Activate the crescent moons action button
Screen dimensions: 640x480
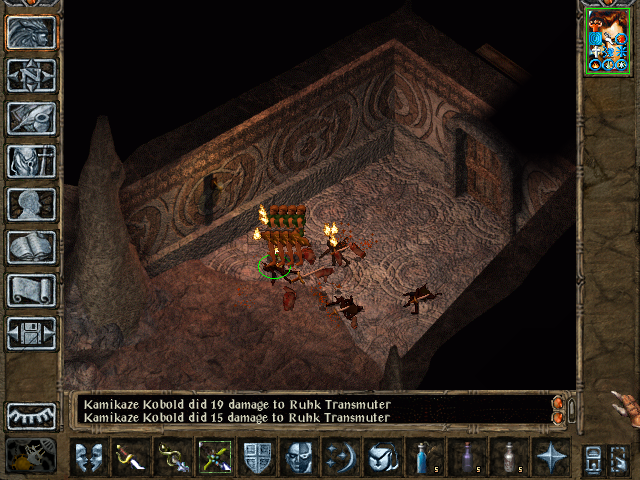(x=340, y=456)
